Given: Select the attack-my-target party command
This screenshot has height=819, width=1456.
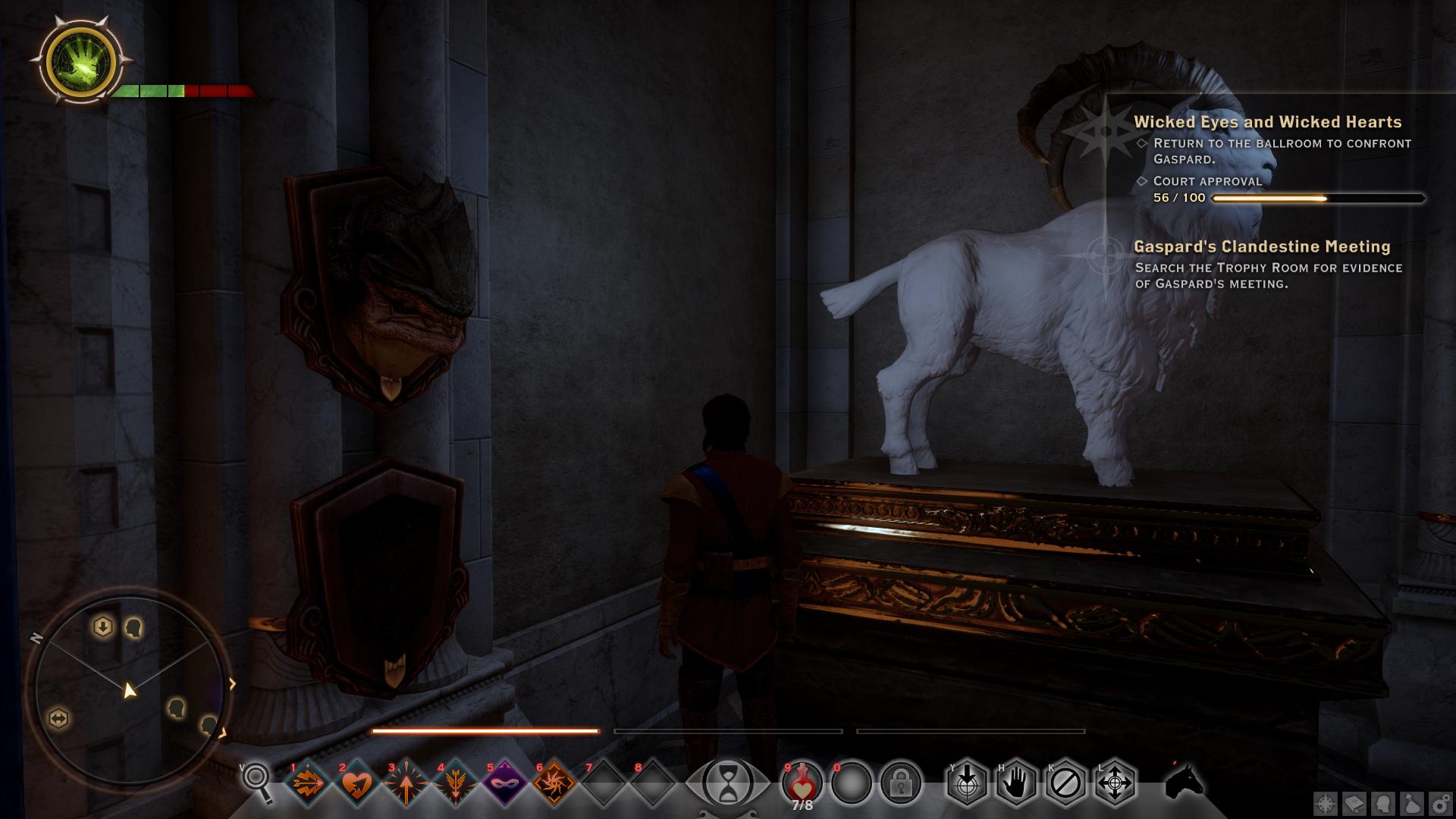Looking at the screenshot, I should 967,783.
